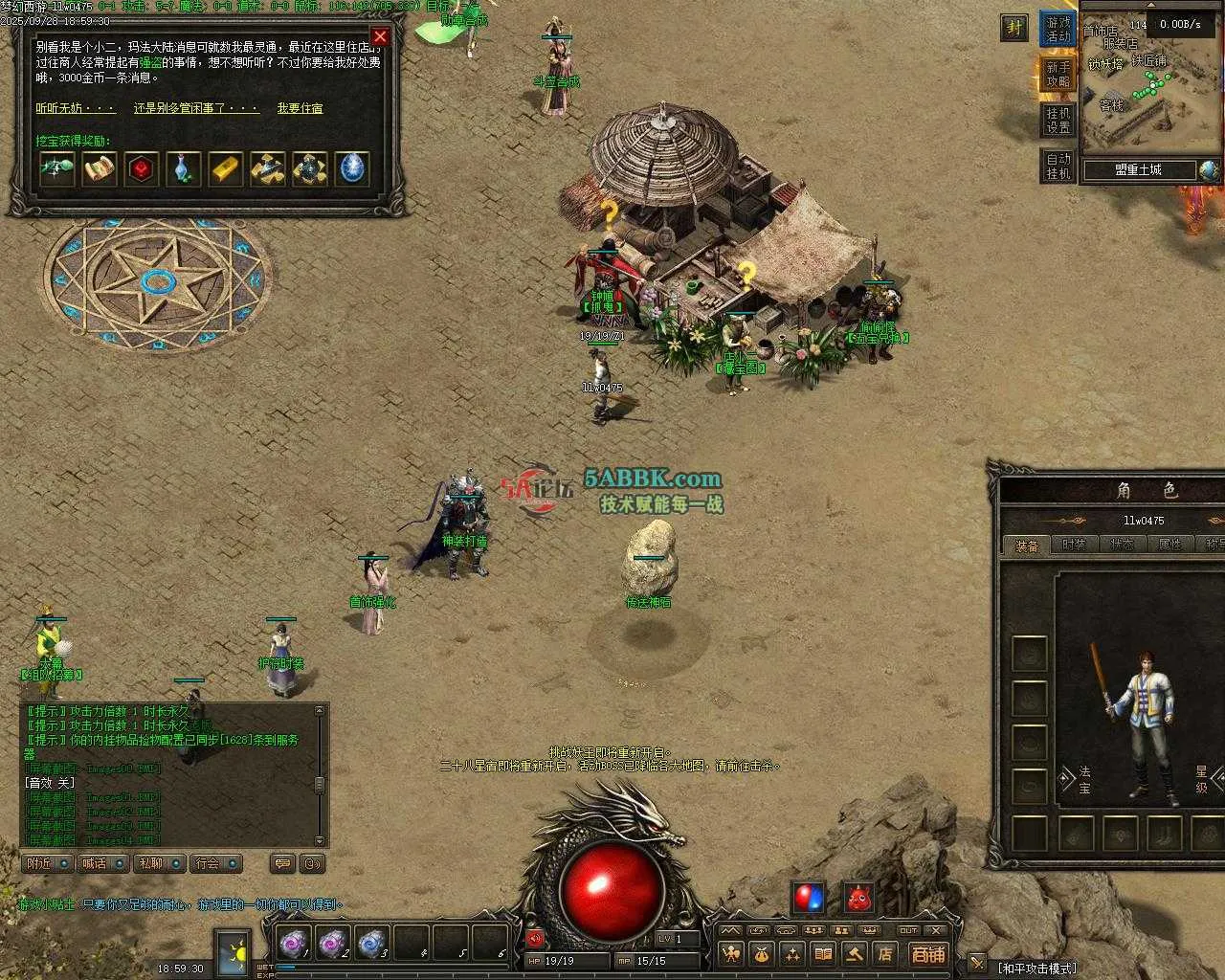Toggle the 和平攻击模式 attack mode sword
The height and width of the screenshot is (980, 1225).
pos(977,963)
